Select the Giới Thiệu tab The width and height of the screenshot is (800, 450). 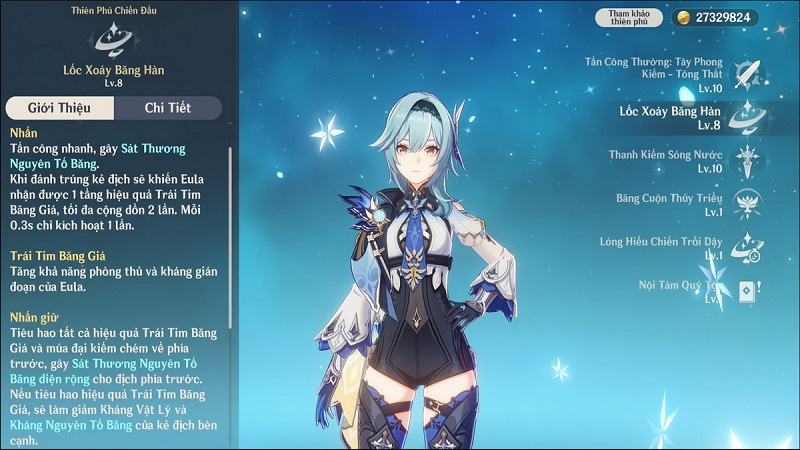[59, 108]
